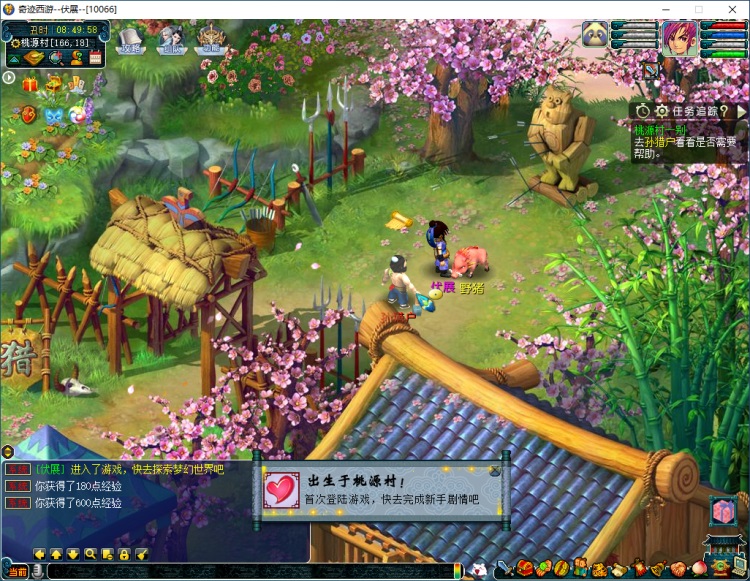This screenshot has height=581, width=750.
Task: Open the red treasure bag inventory icon
Action: (525, 569)
